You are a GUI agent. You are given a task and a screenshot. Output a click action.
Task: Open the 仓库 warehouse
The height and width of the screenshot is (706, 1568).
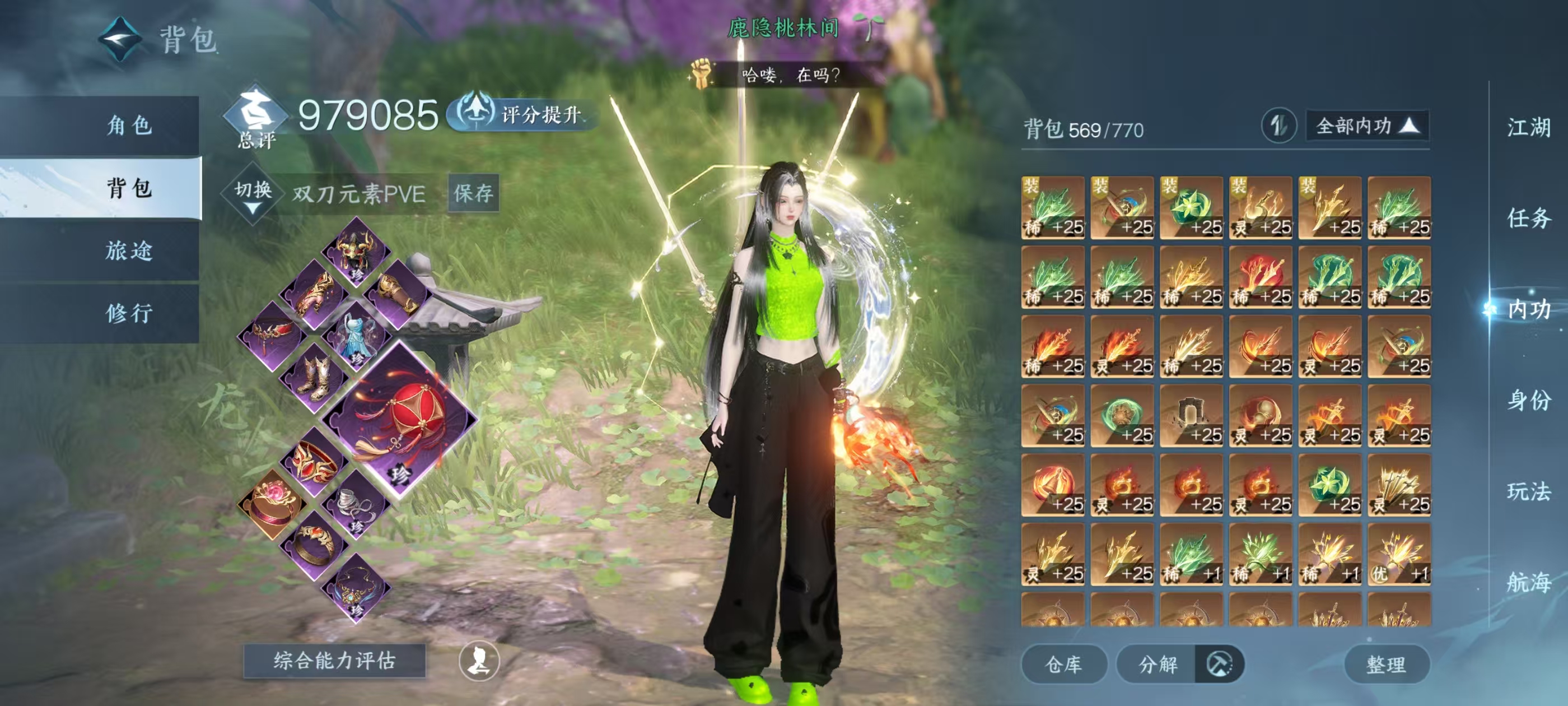tap(1063, 664)
